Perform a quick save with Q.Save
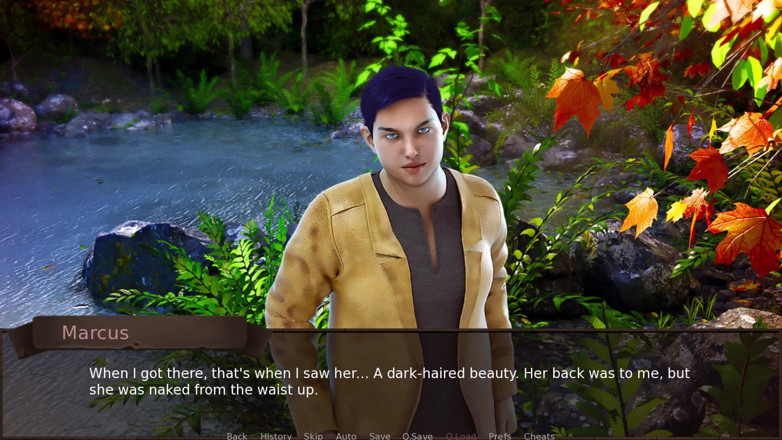 click(x=417, y=435)
